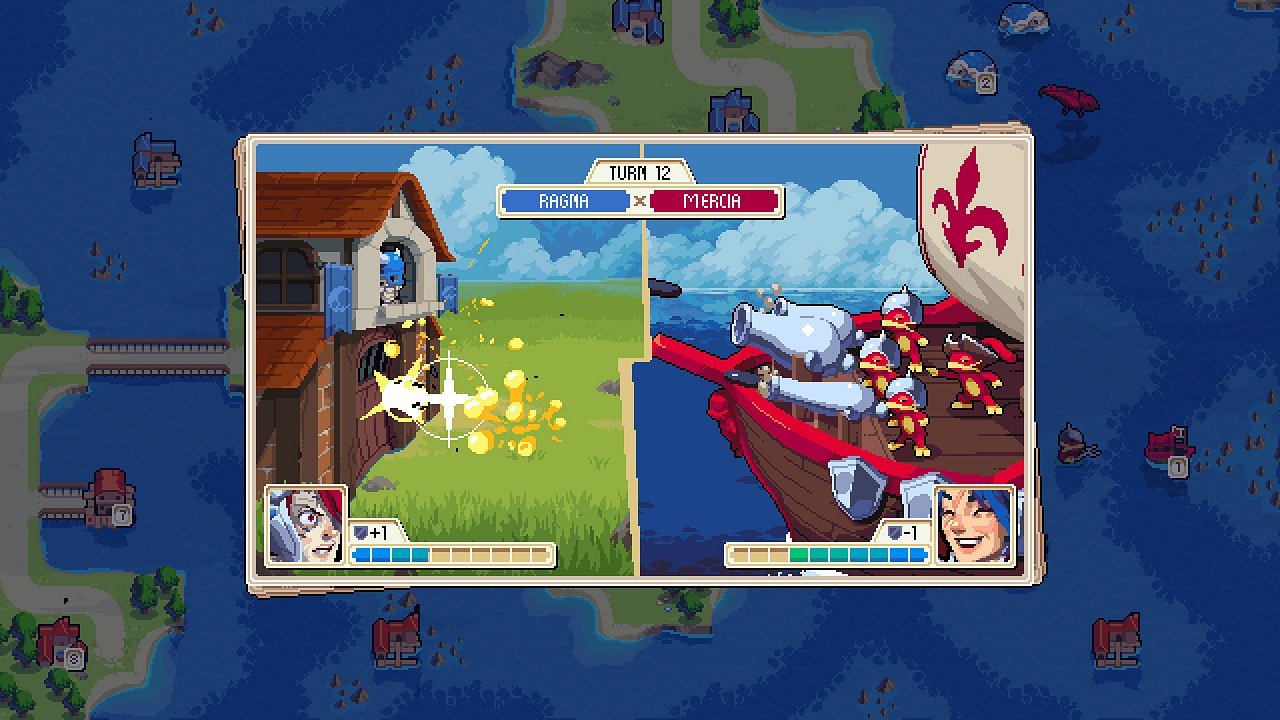Select the RAGNA name banner
Screen dimensions: 1280x720
point(563,200)
